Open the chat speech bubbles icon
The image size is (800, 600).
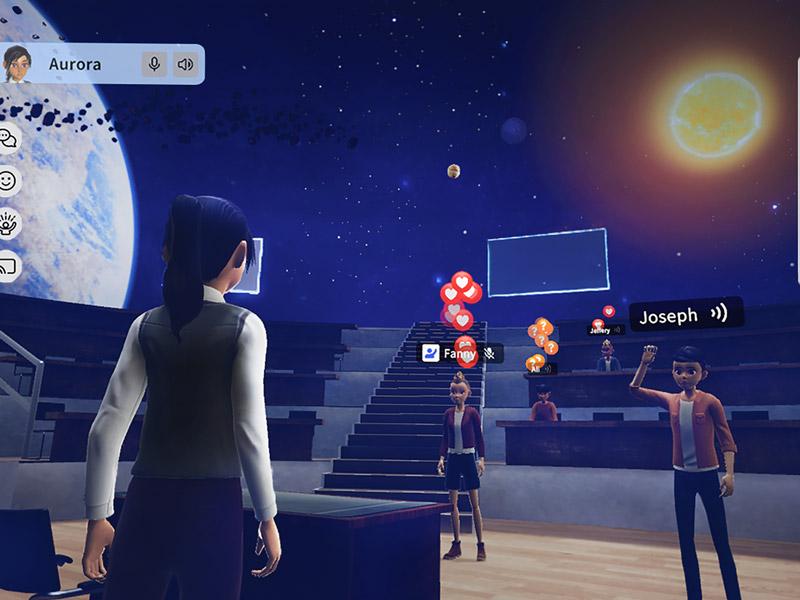tap(7, 138)
